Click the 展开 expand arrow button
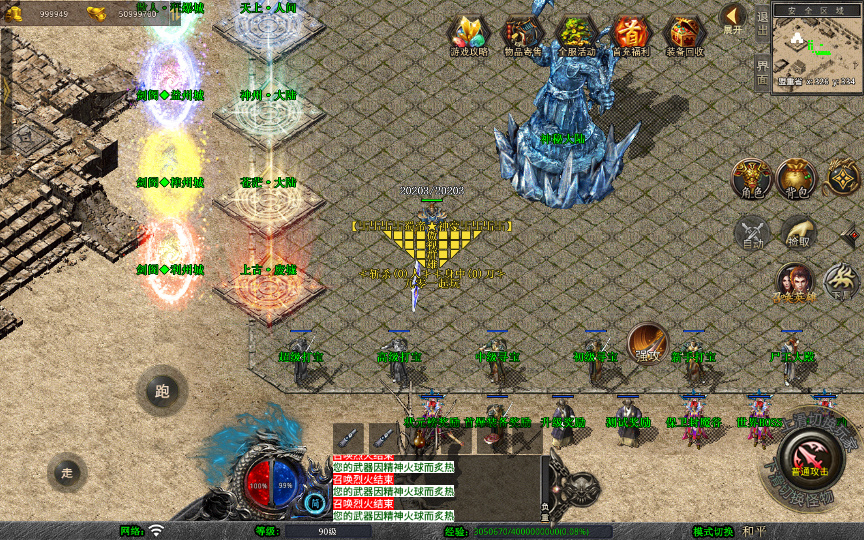 point(733,18)
